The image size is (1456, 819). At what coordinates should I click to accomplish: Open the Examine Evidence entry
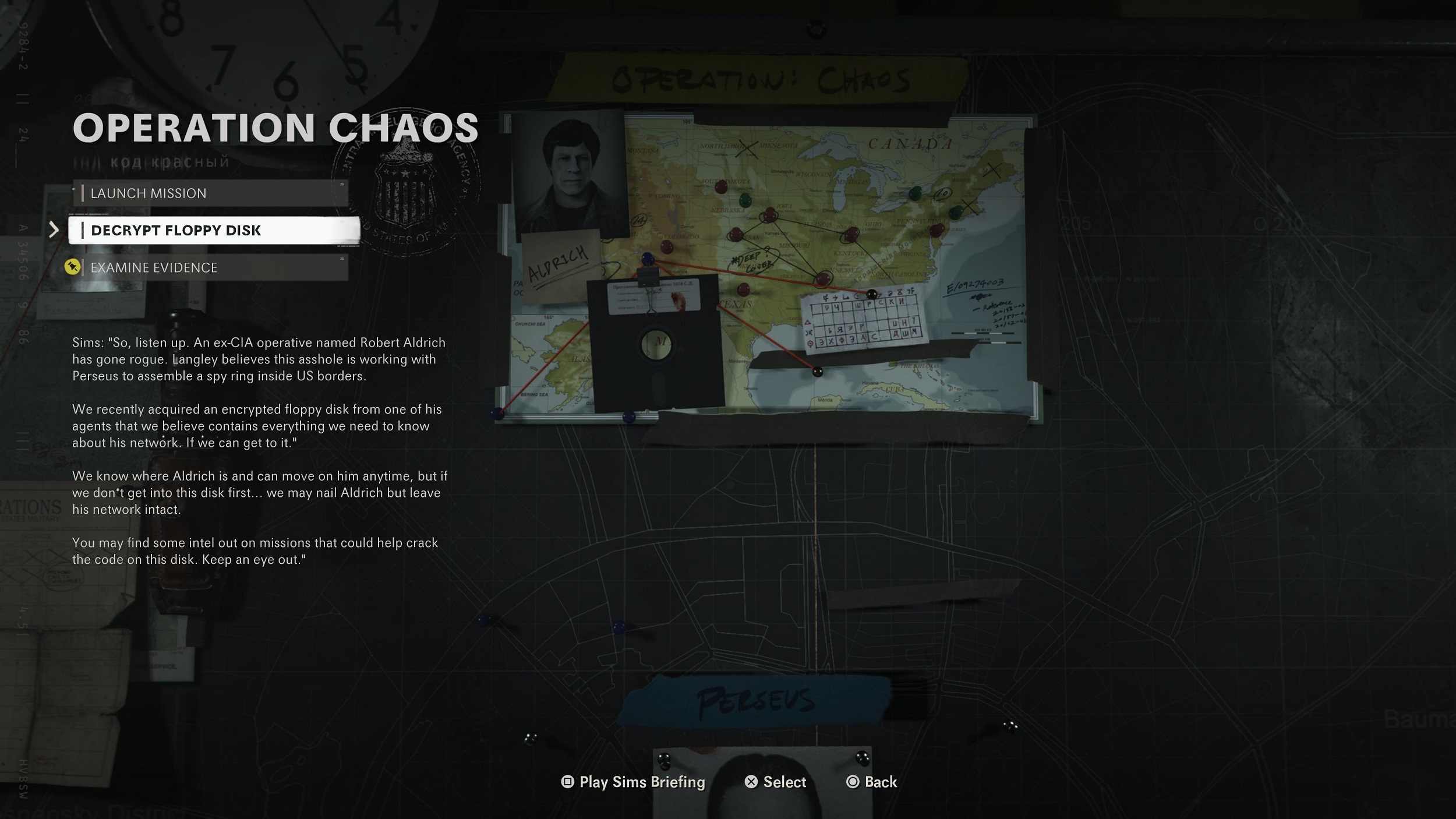[210, 268]
